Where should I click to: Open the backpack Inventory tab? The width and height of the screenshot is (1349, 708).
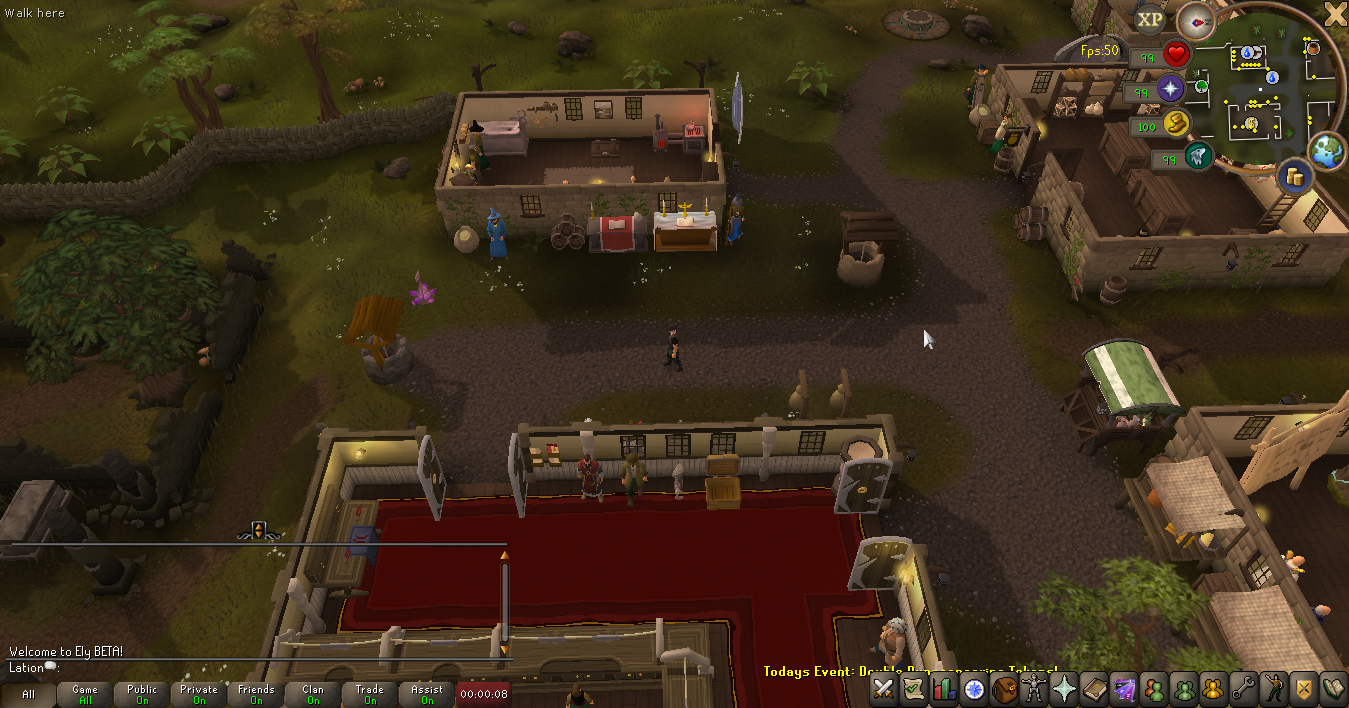tap(1004, 688)
